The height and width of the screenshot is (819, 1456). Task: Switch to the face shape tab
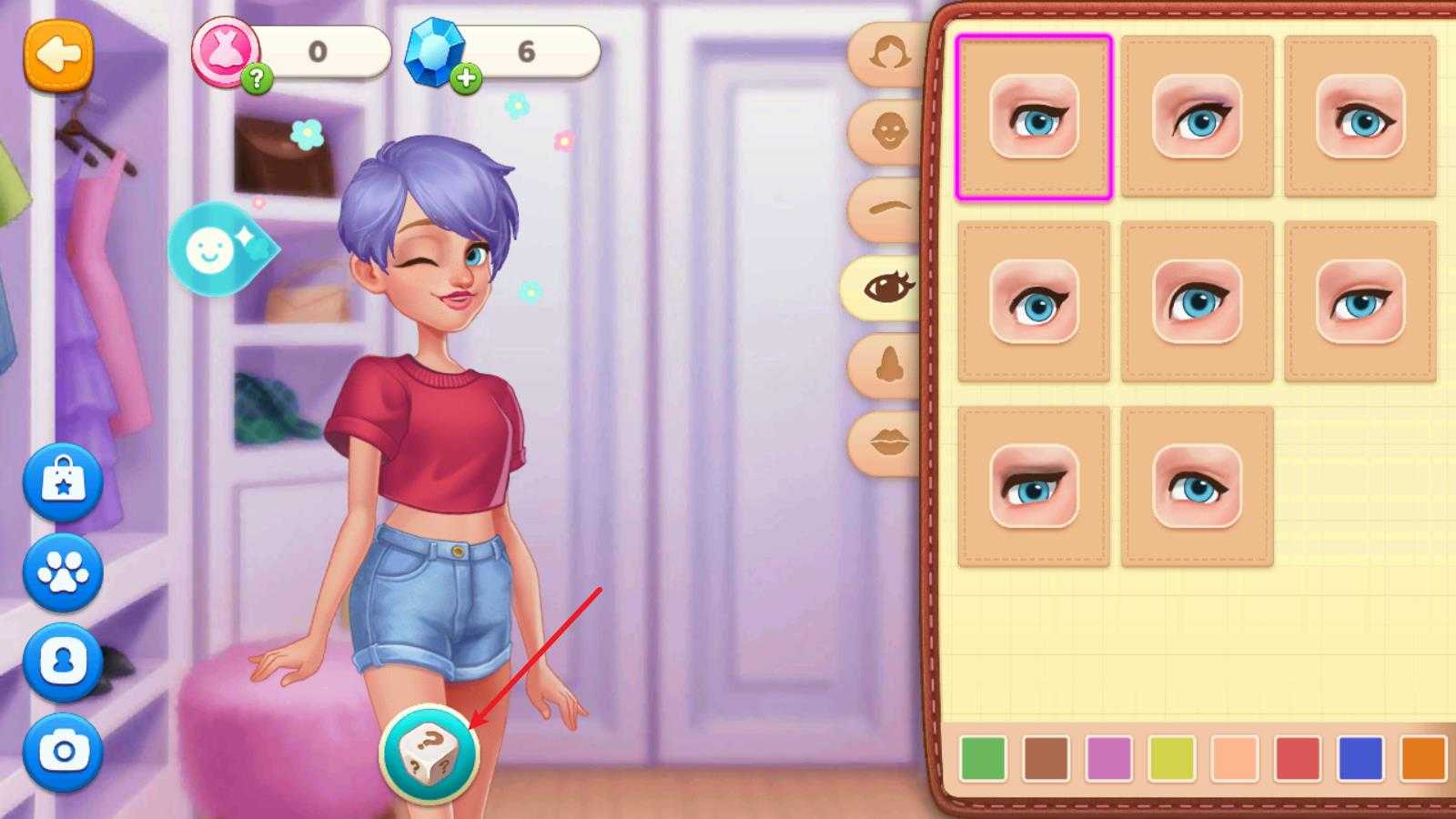click(888, 132)
